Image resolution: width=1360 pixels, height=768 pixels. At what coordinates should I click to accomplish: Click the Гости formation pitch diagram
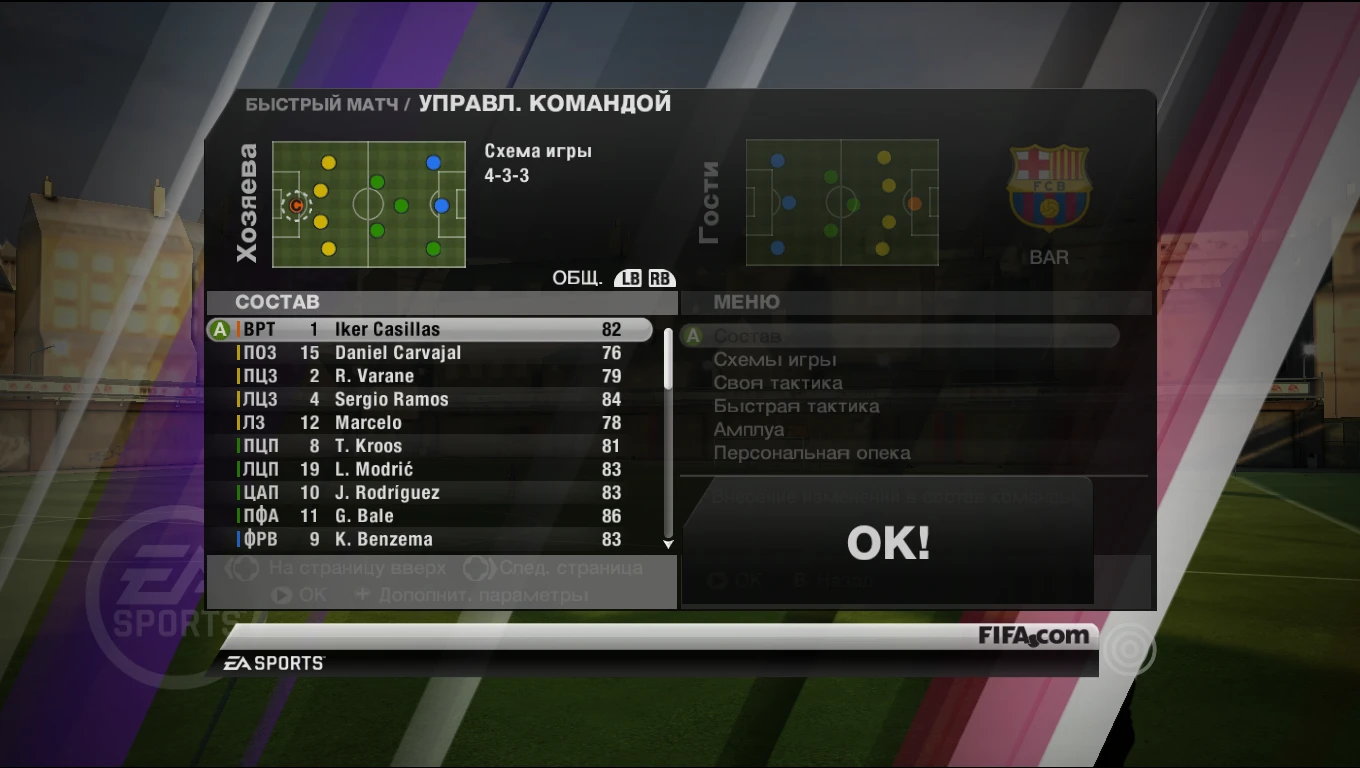click(841, 203)
